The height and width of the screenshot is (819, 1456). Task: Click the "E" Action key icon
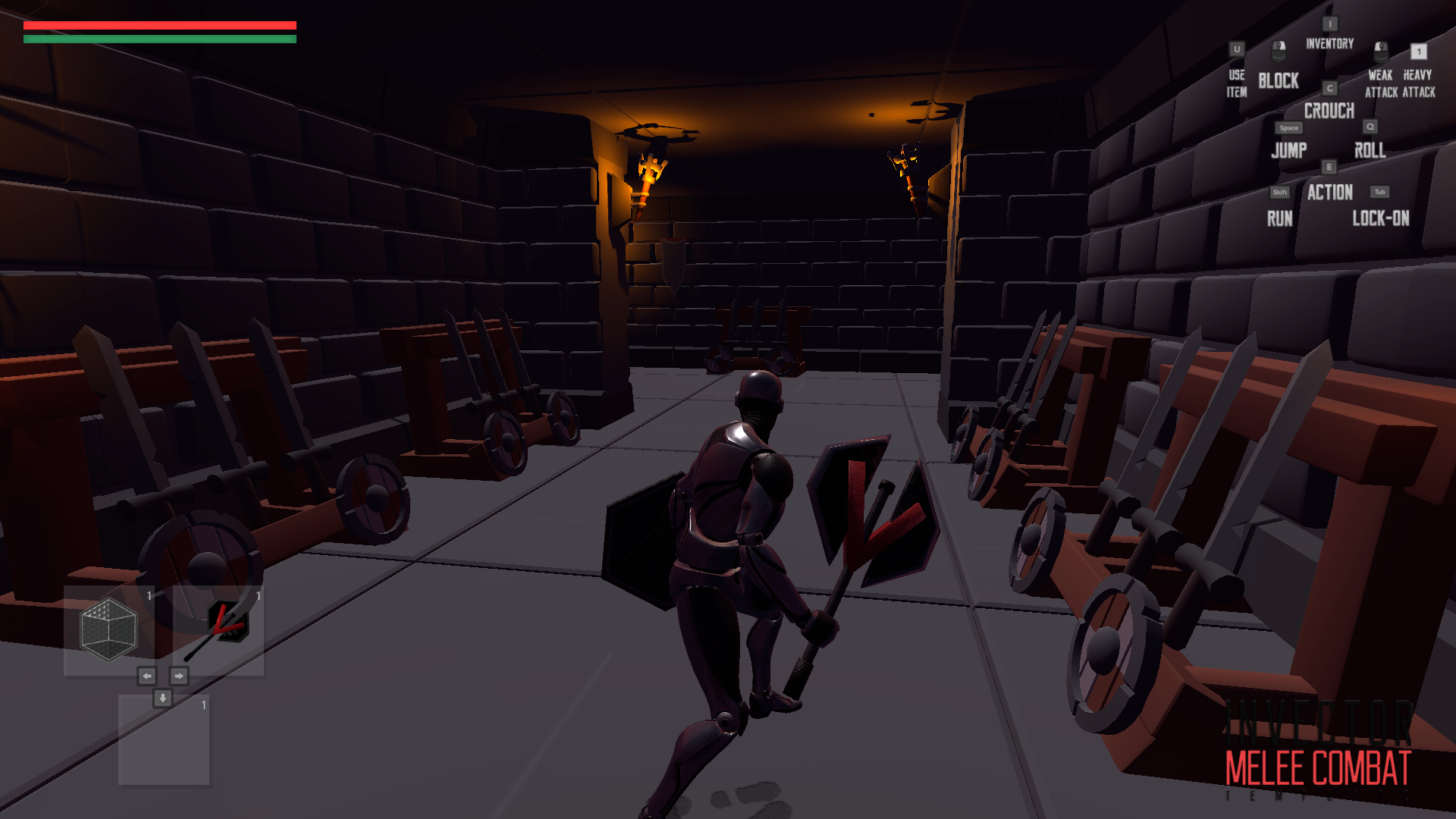(x=1329, y=165)
